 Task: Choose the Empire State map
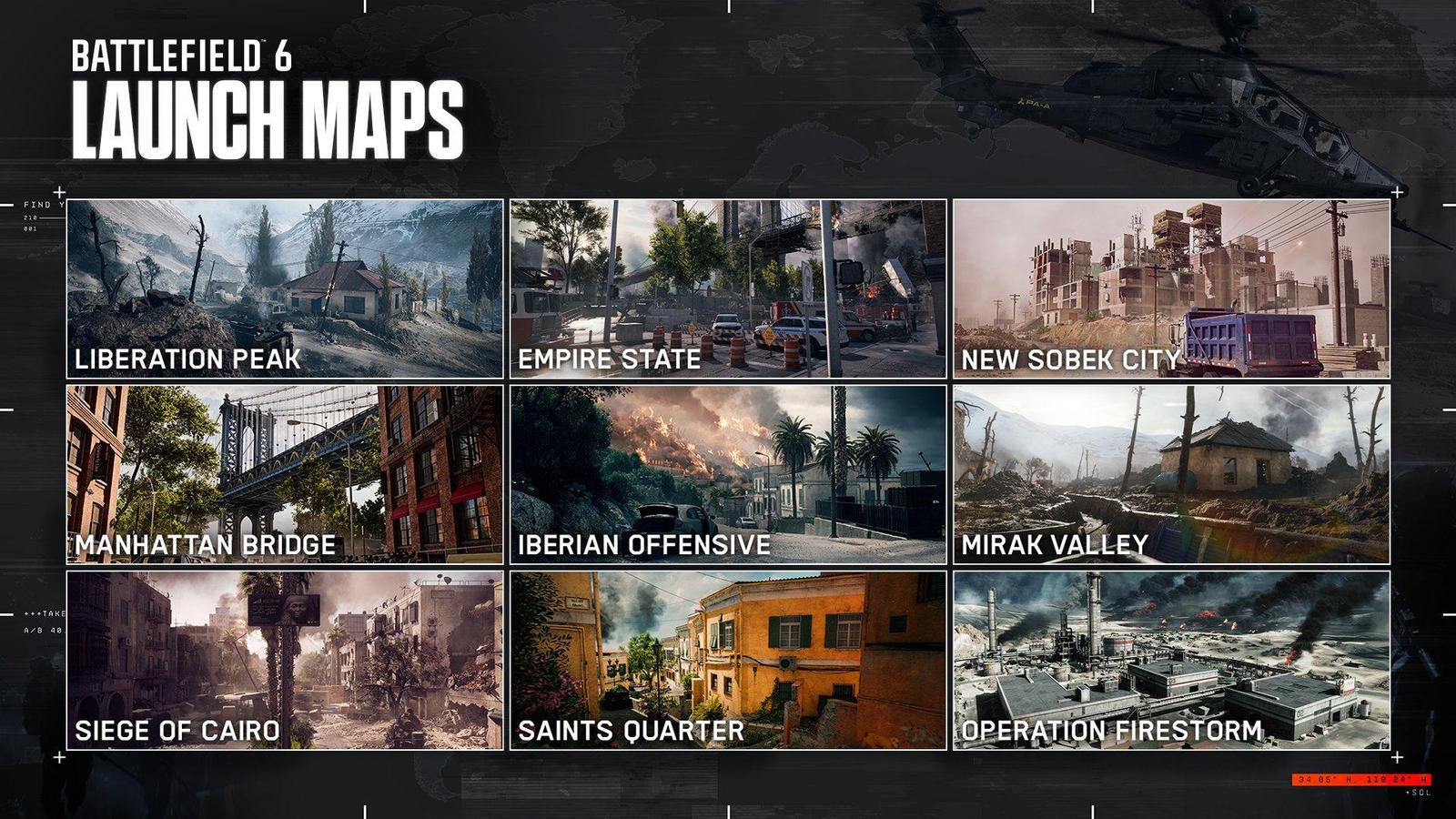coord(728,288)
